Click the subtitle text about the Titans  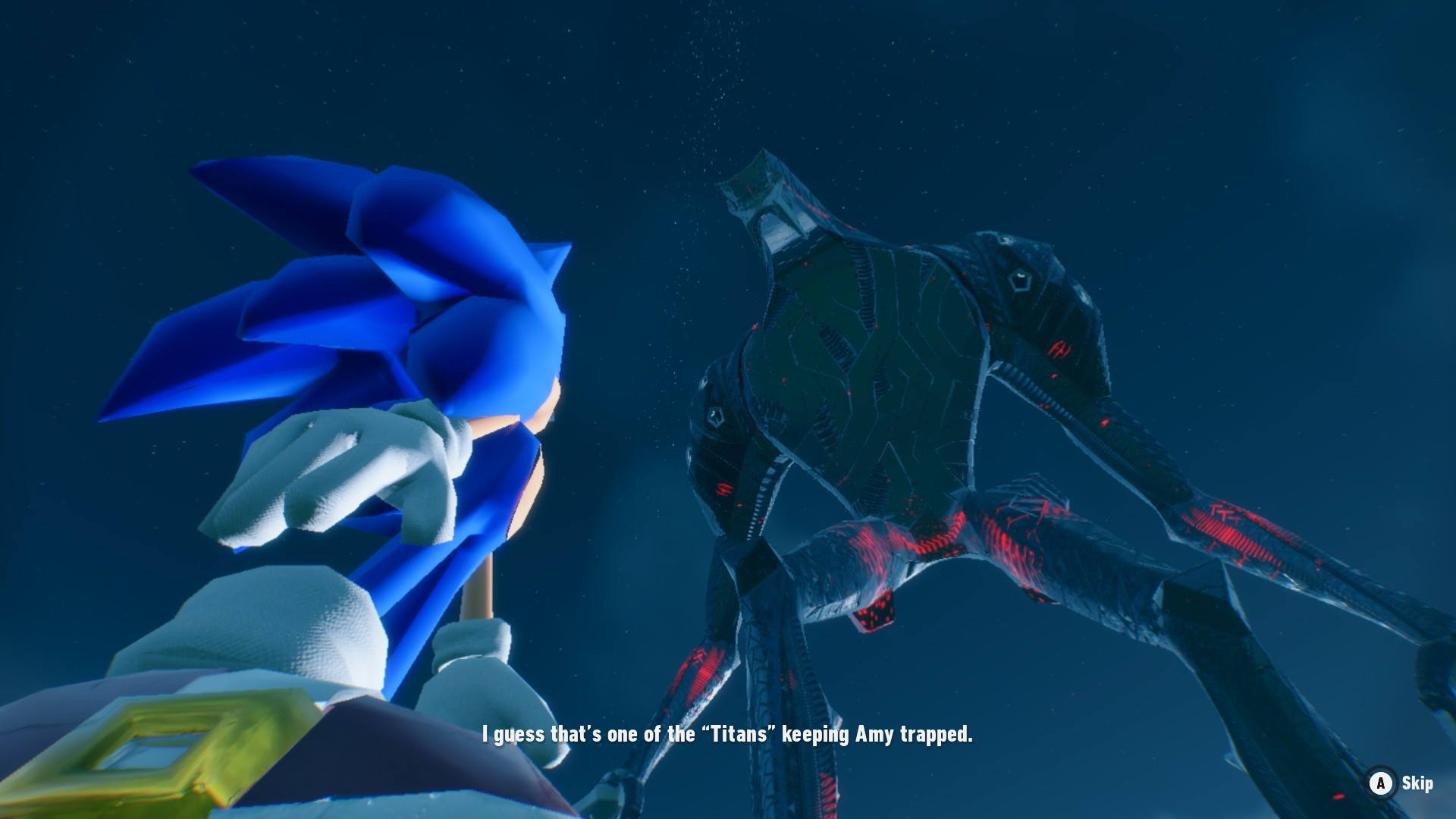[728, 734]
